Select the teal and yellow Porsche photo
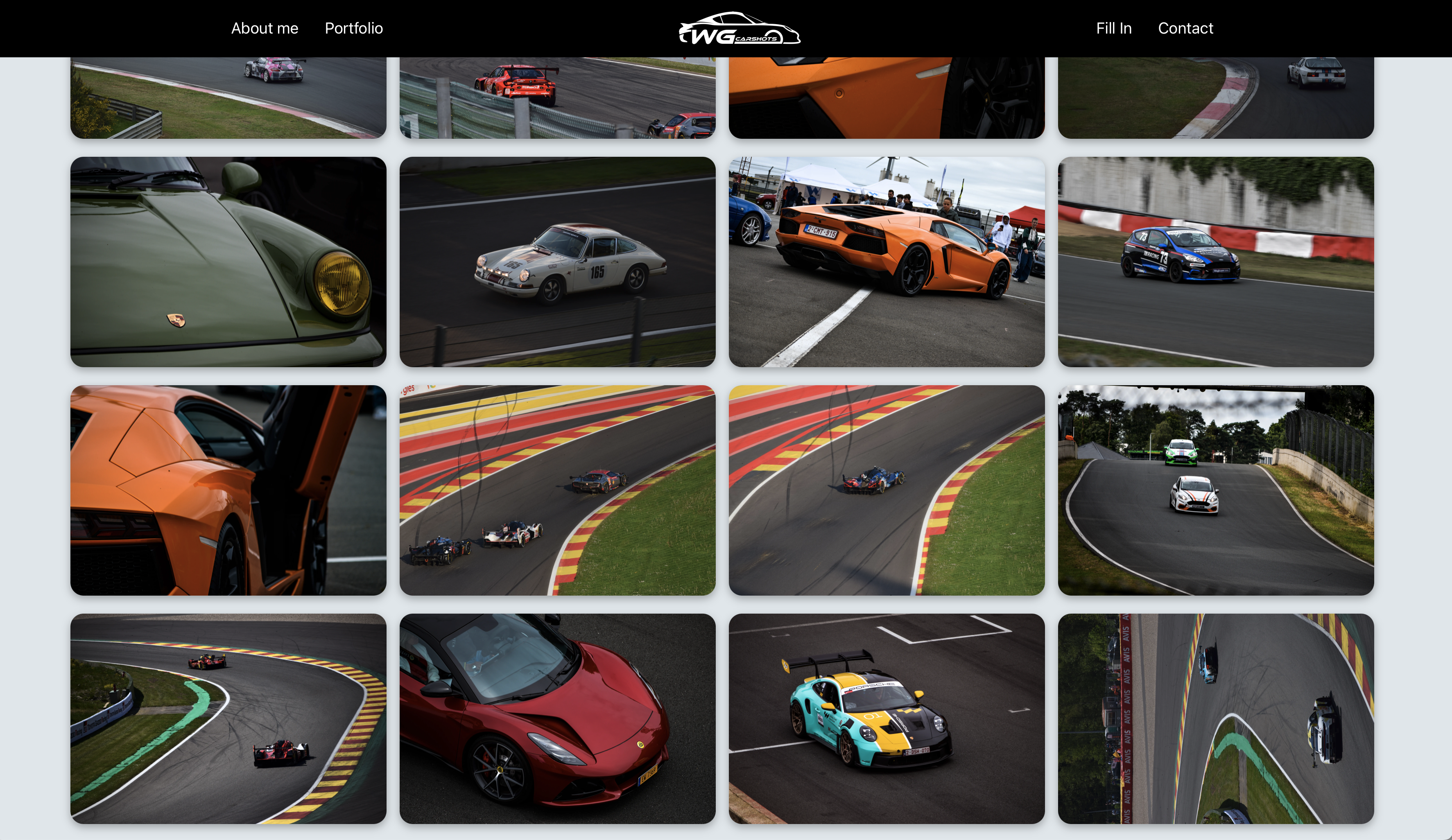Image resolution: width=1452 pixels, height=840 pixels. click(x=886, y=718)
